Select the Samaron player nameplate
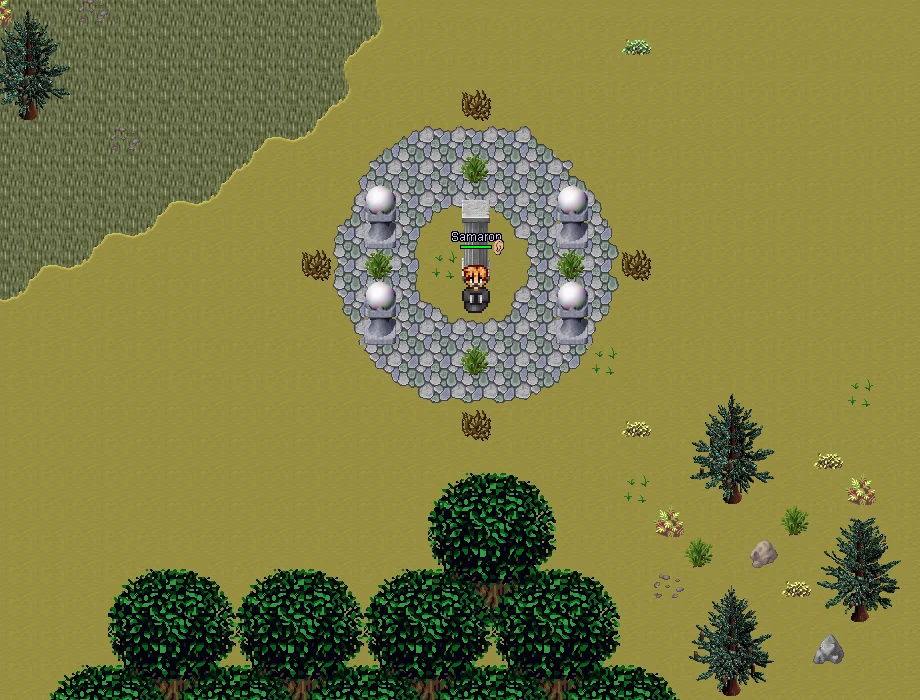The width and height of the screenshot is (920, 700). pyautogui.click(x=475, y=237)
